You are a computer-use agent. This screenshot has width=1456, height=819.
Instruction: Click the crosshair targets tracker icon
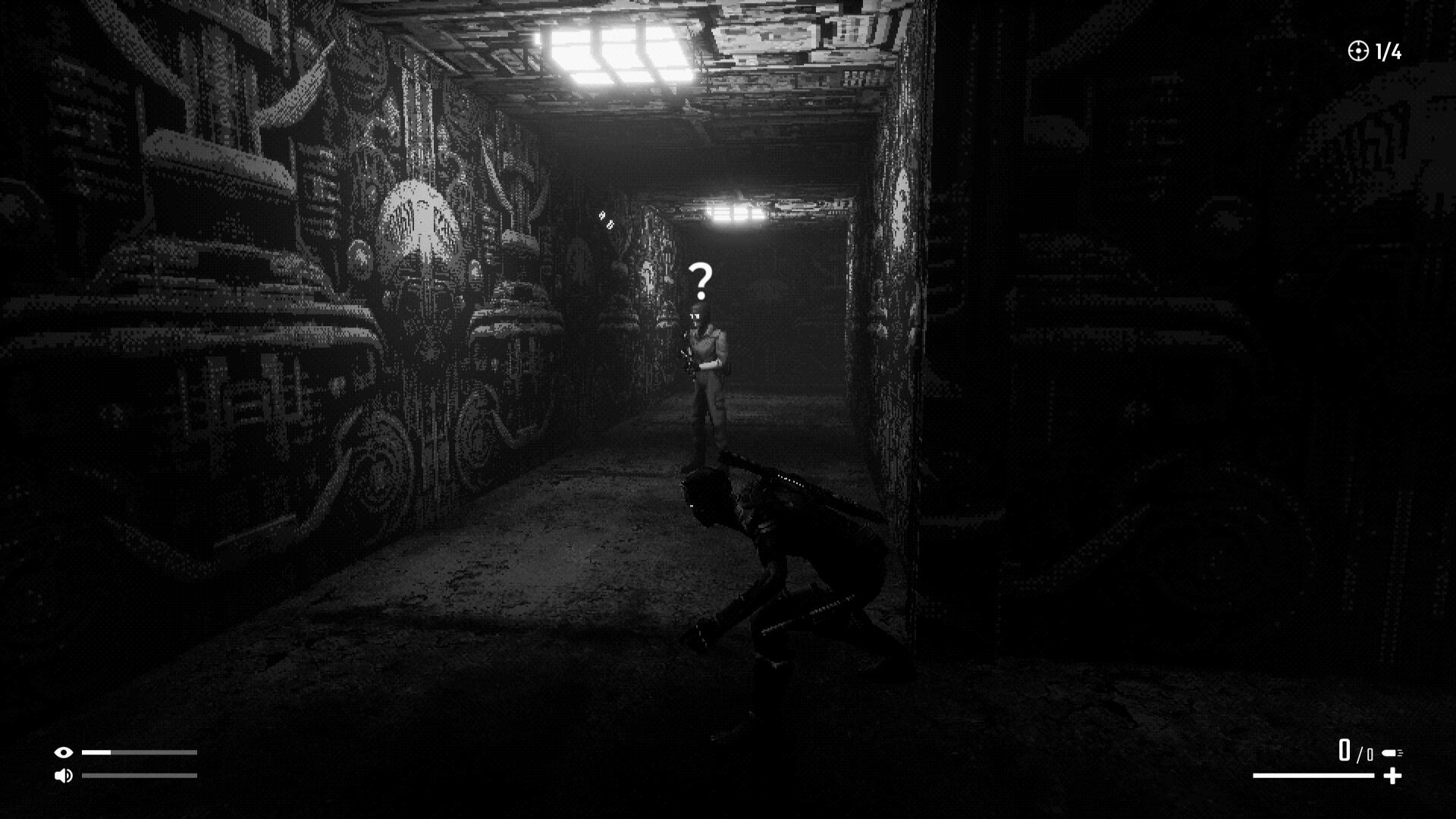click(x=1357, y=51)
